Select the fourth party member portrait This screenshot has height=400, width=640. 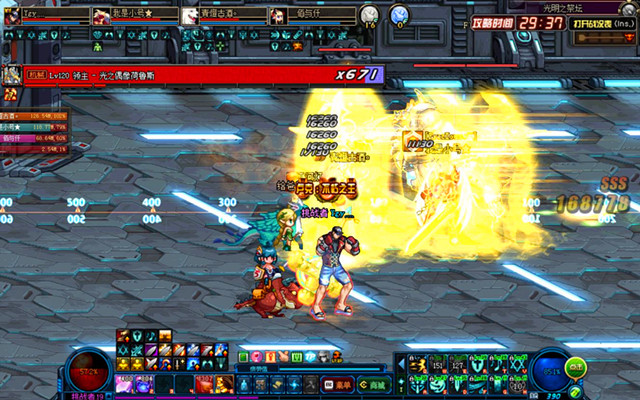[277, 16]
